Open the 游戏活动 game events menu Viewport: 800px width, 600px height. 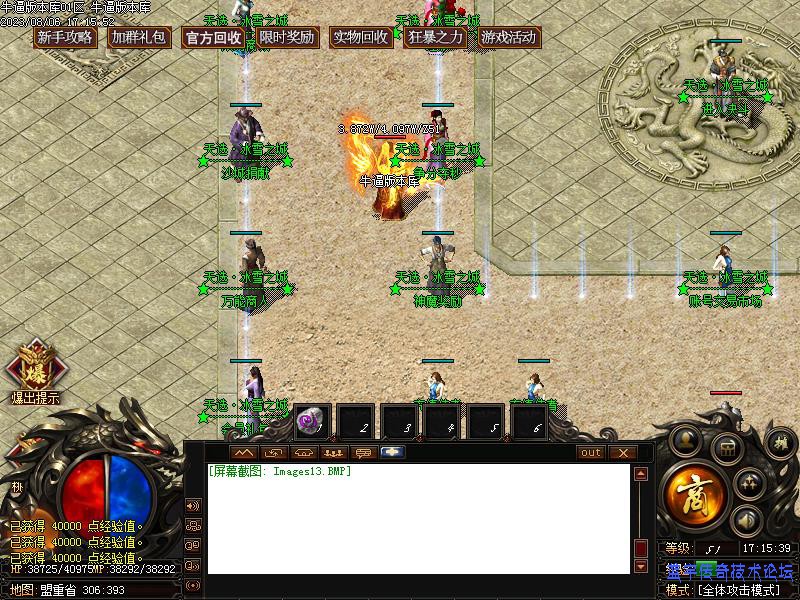[x=509, y=38]
